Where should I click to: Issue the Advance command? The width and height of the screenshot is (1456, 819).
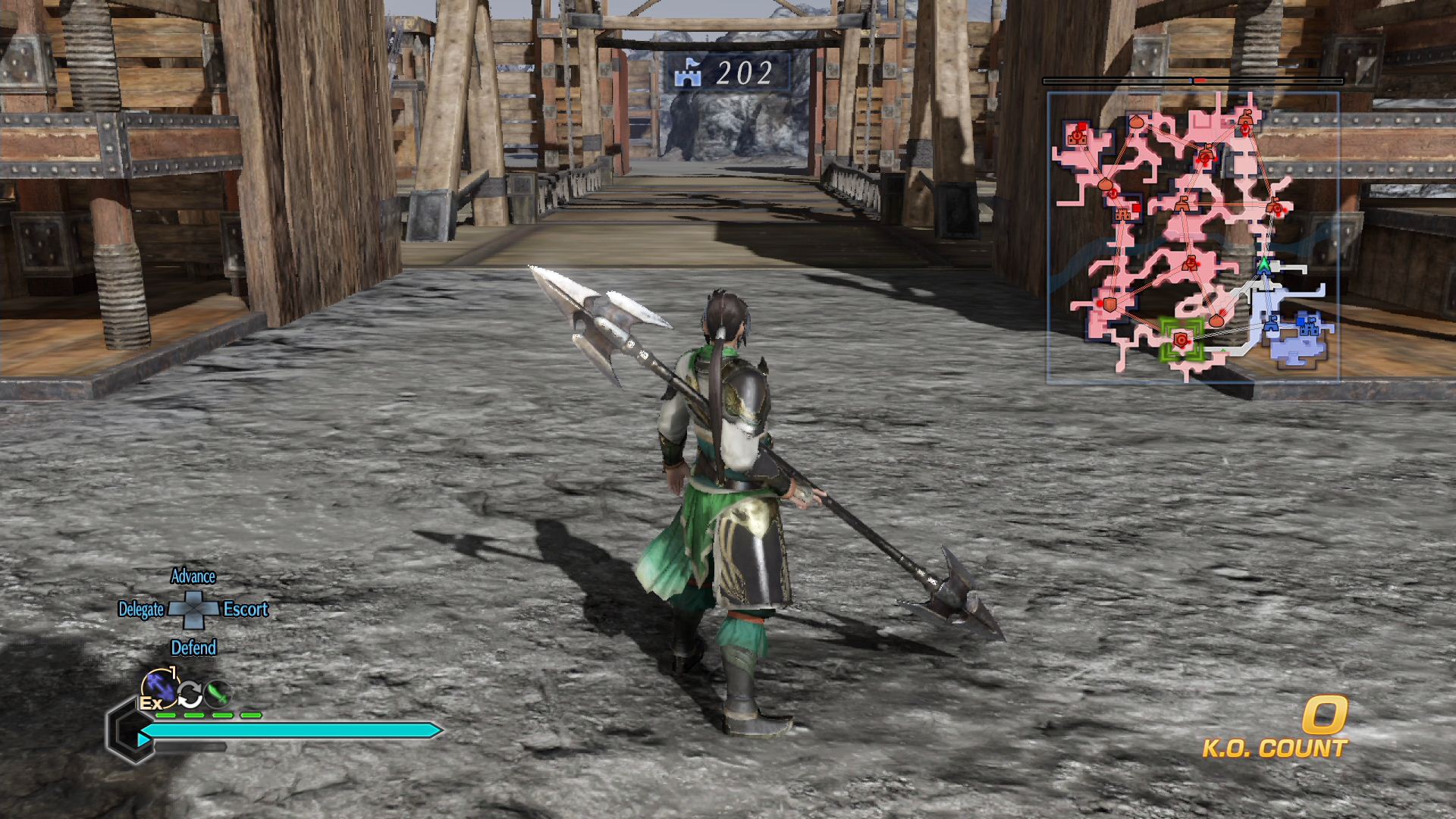coord(193,576)
